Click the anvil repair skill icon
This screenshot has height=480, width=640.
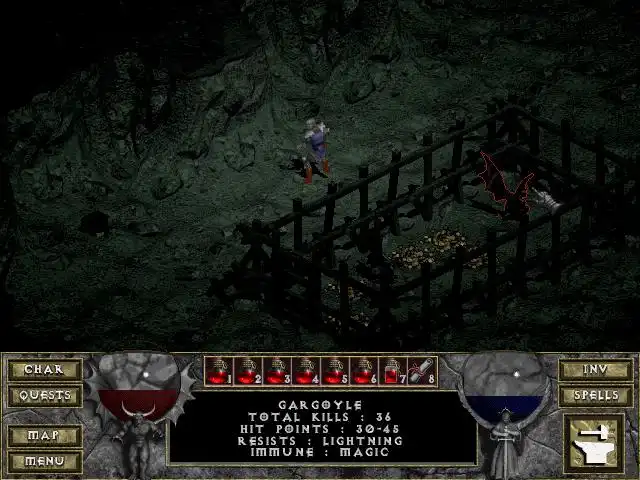click(x=594, y=443)
